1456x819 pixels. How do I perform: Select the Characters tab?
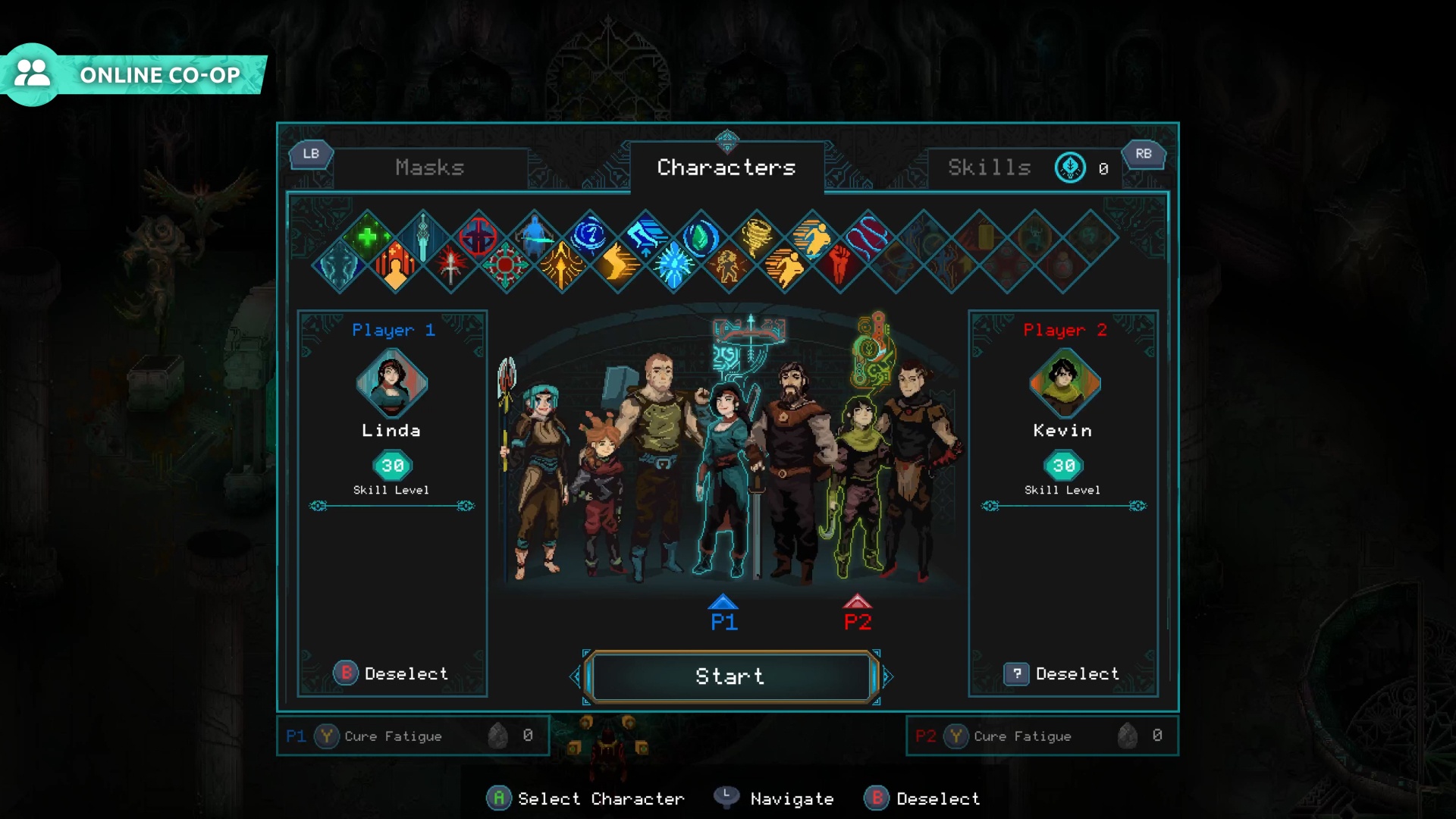point(726,168)
